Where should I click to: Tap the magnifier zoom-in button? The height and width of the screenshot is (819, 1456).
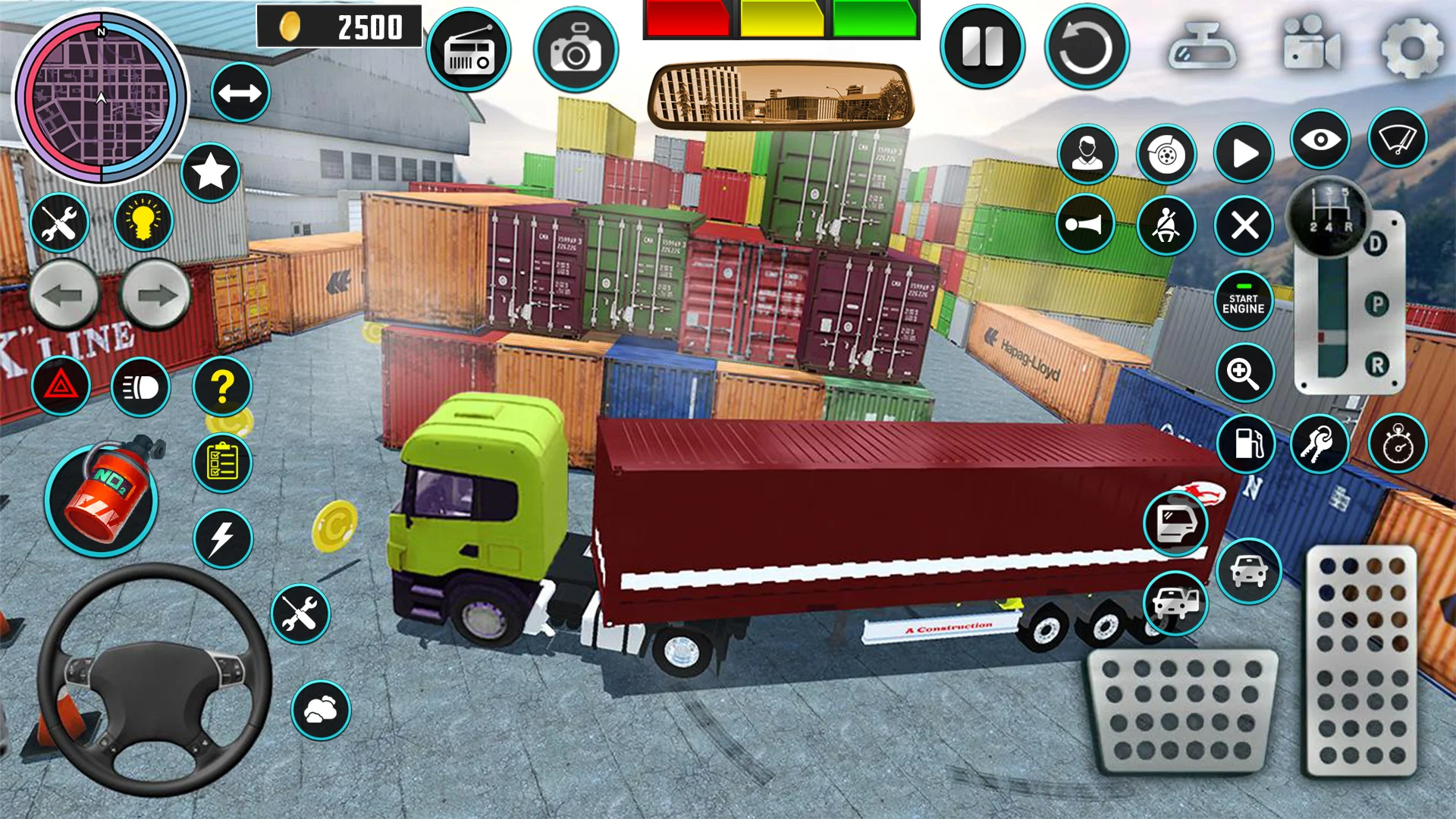(1244, 372)
